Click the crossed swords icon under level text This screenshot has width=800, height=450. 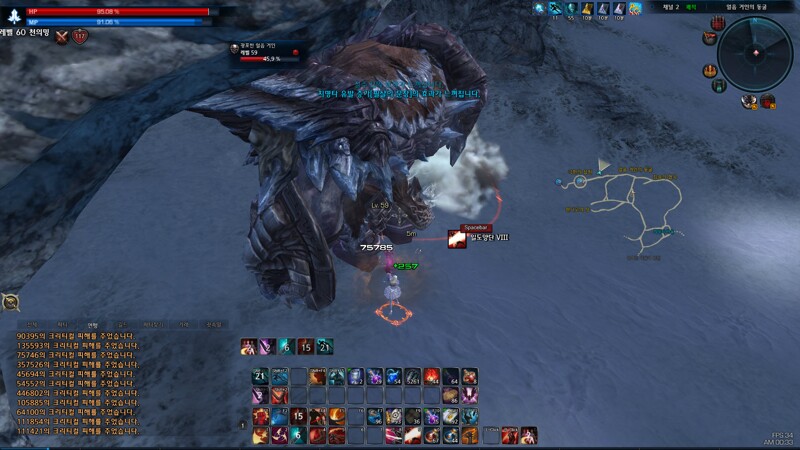[62, 37]
